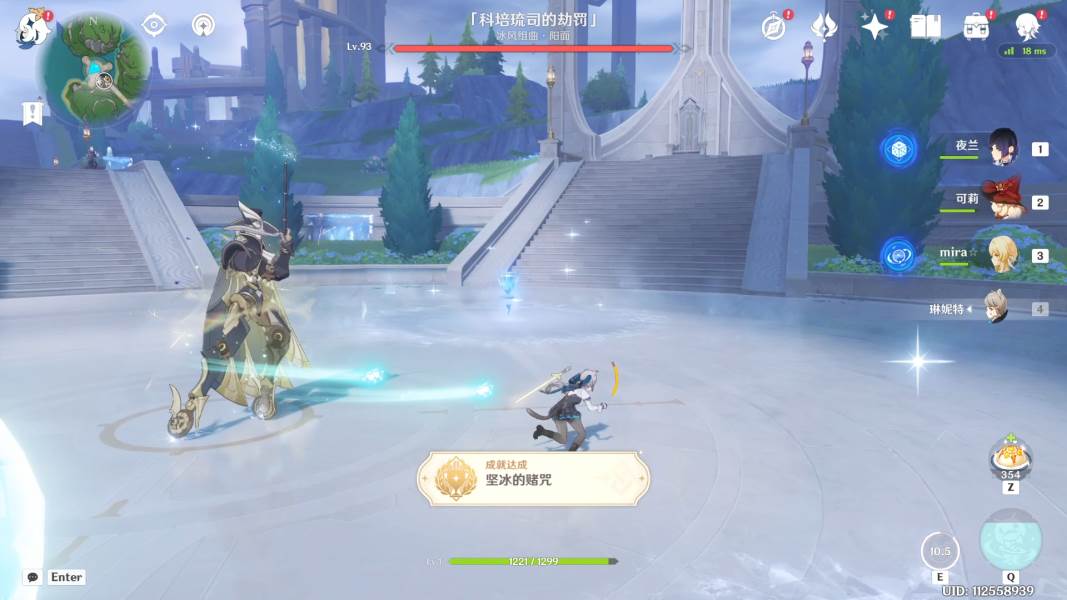
Task: Open the character head icon
Action: (1026, 27)
